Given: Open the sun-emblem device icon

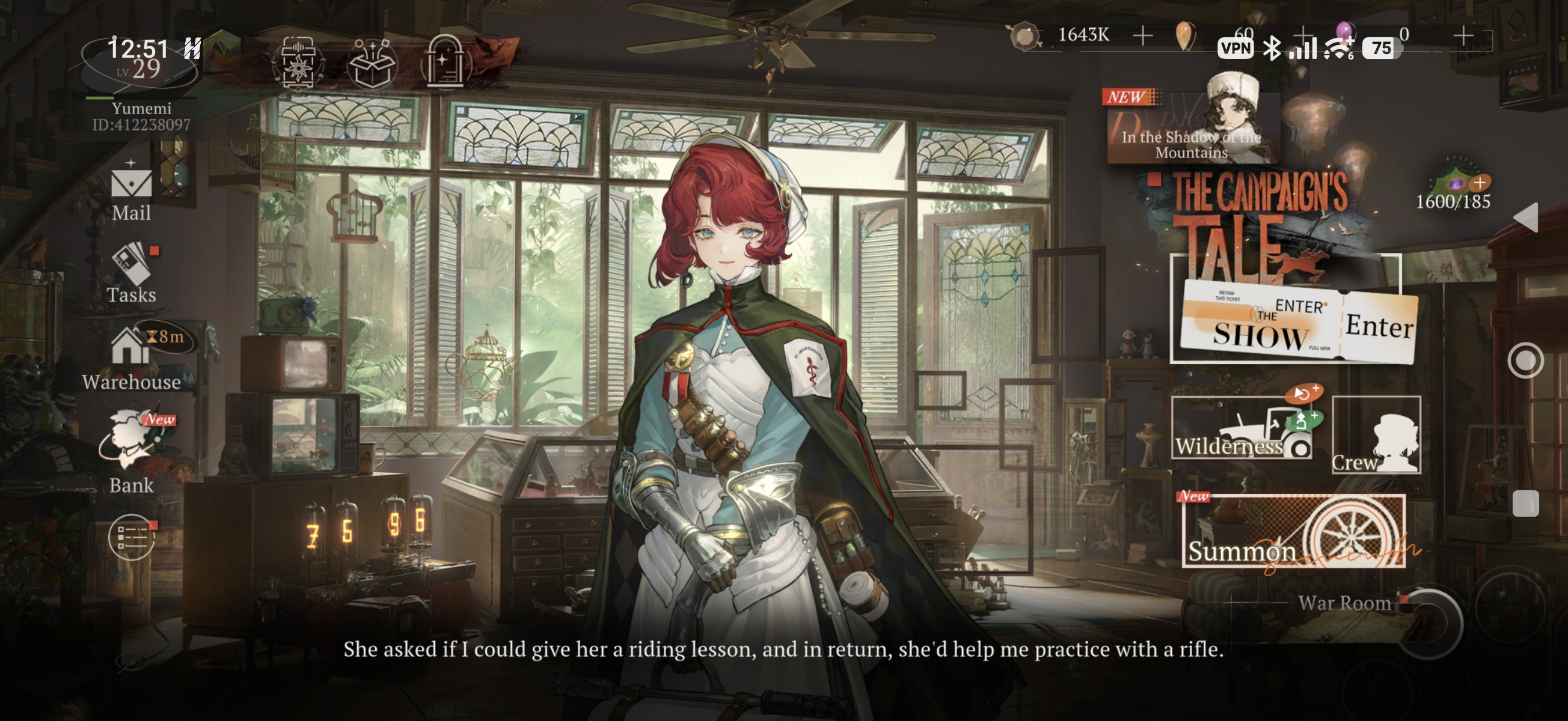Looking at the screenshot, I should point(298,63).
